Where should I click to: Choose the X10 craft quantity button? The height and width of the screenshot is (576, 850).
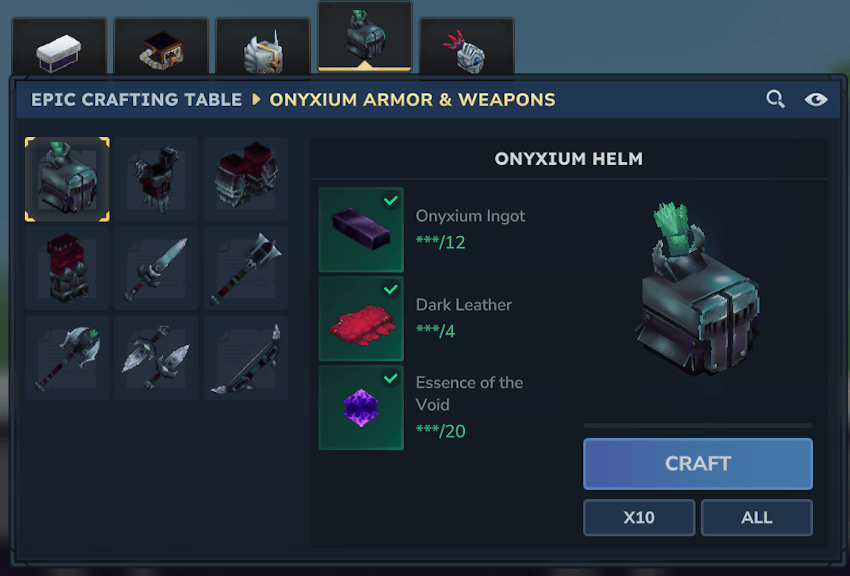[639, 518]
